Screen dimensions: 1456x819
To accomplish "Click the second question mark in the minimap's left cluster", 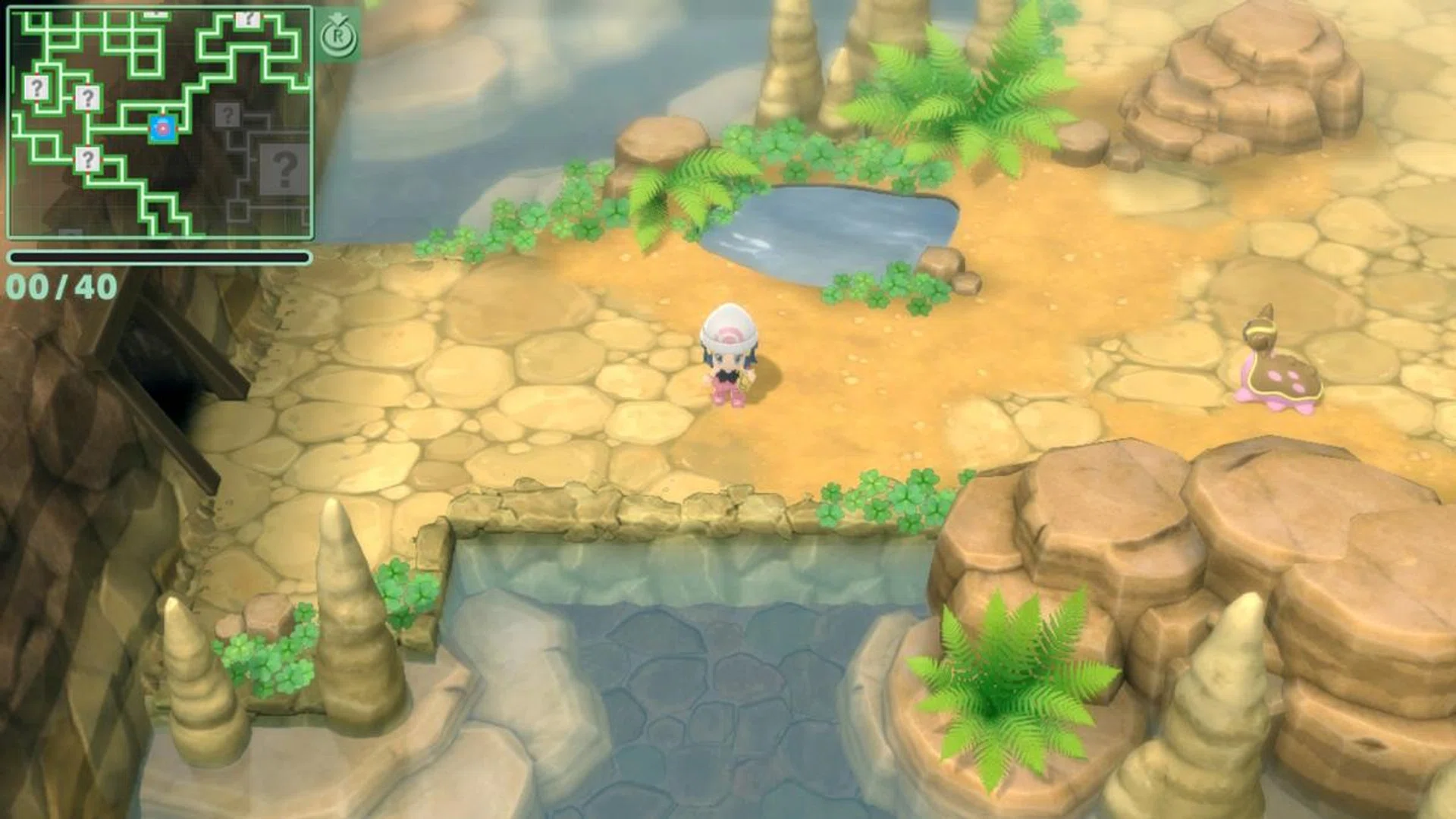I will tap(87, 99).
